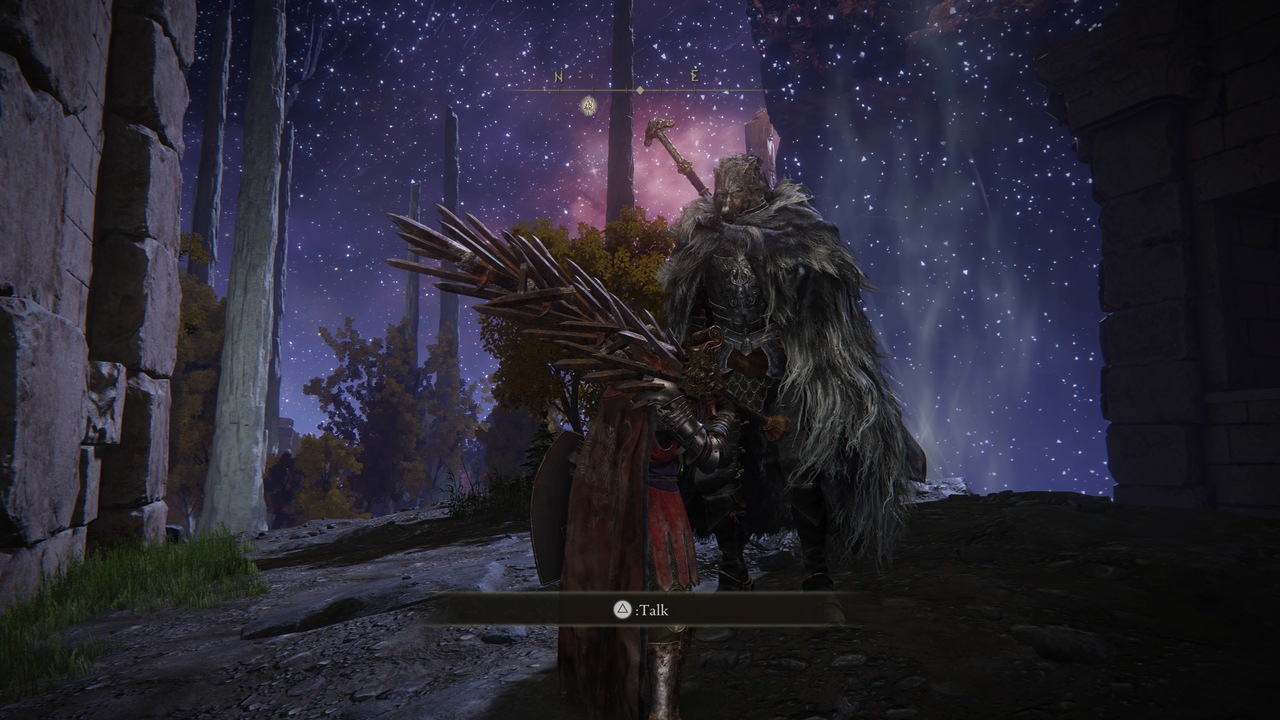This screenshot has height=720, width=1280.
Task: Select the diamond waypoint at compass center
Action: 640,90
